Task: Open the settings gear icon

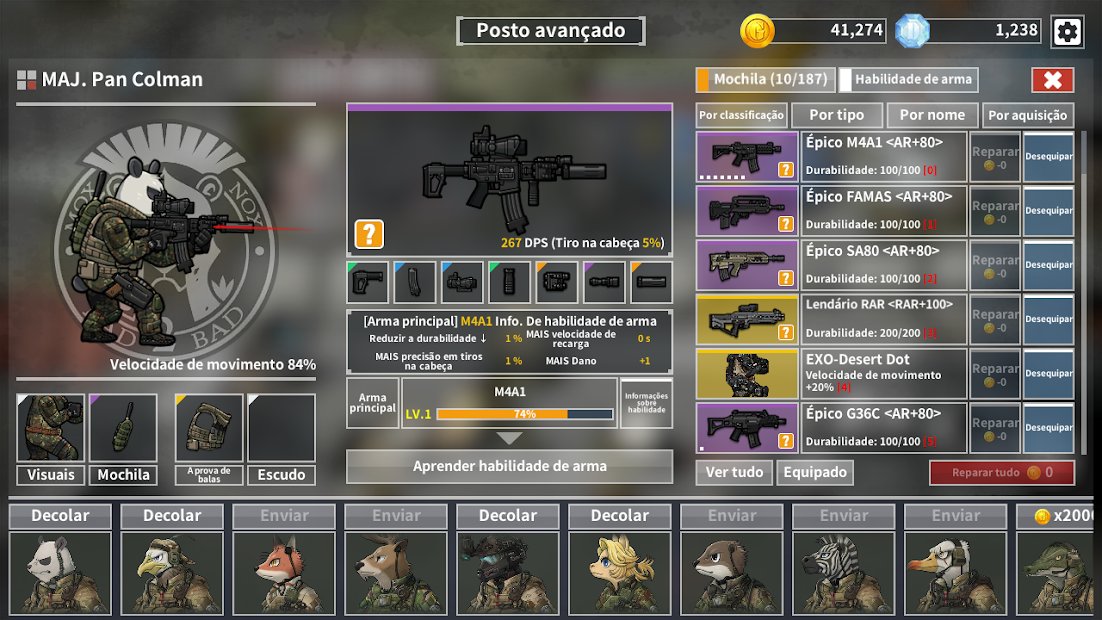Action: (x=1067, y=31)
